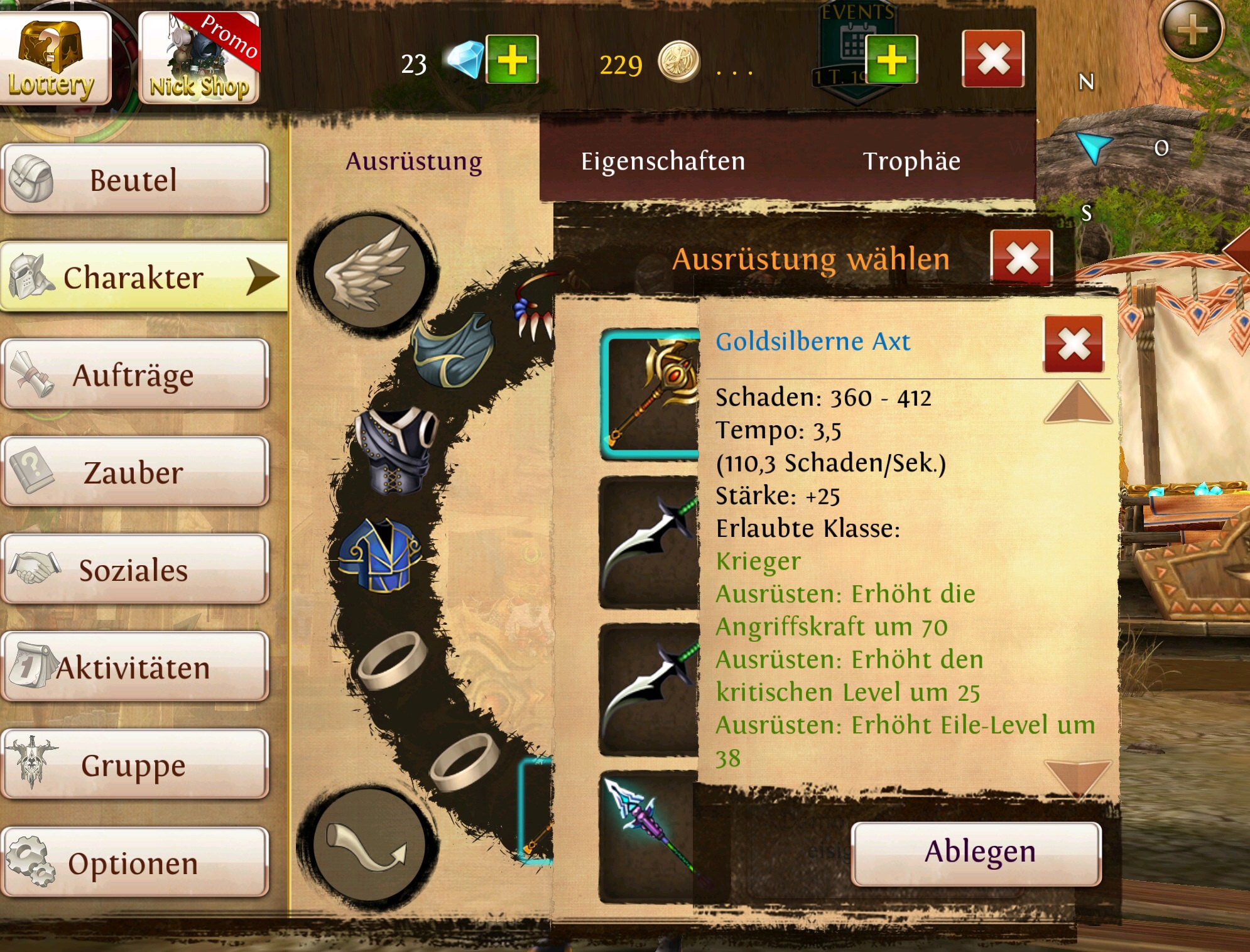Open the Nick Shop promo

tap(198, 58)
